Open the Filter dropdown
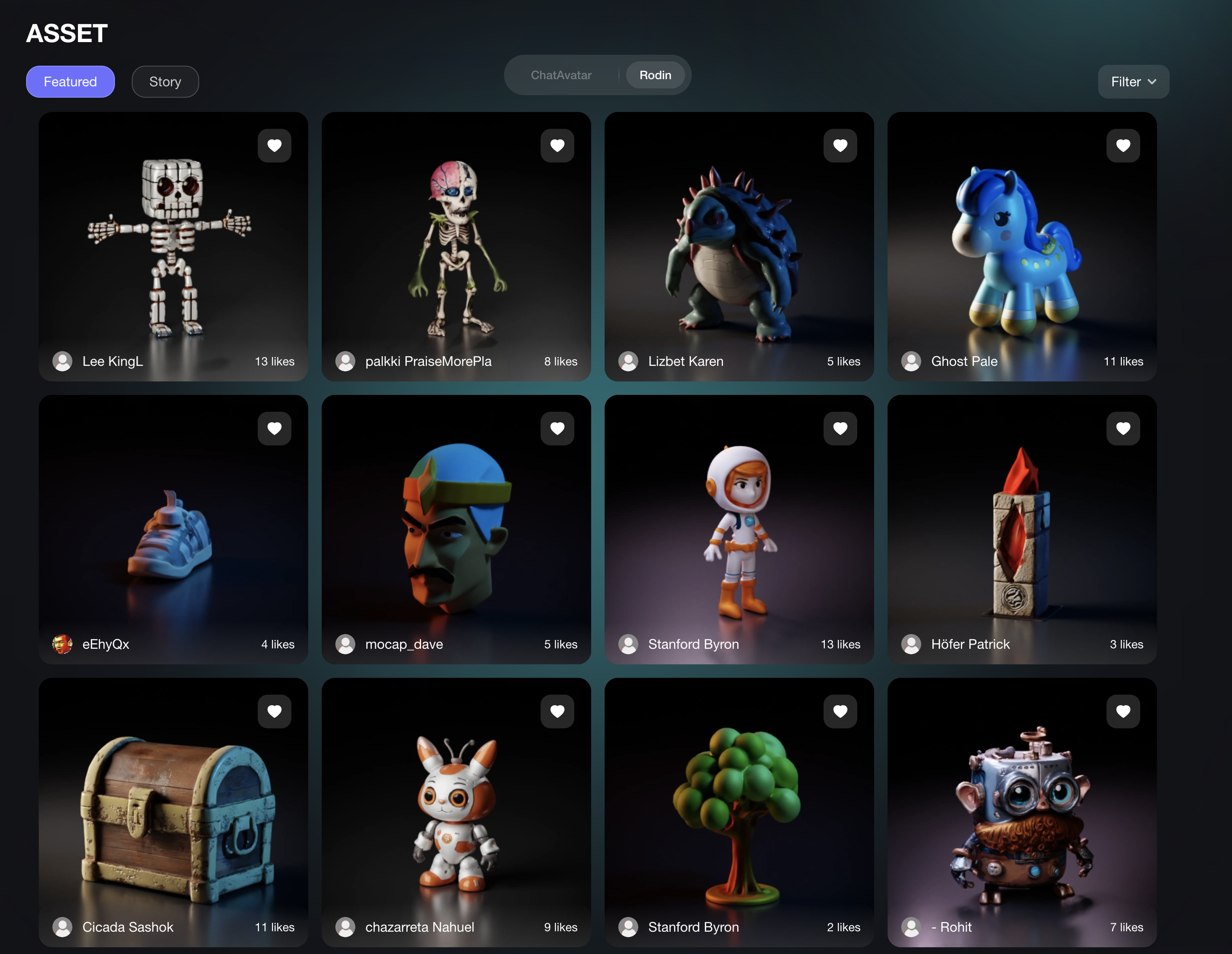The height and width of the screenshot is (954, 1232). coord(1133,82)
